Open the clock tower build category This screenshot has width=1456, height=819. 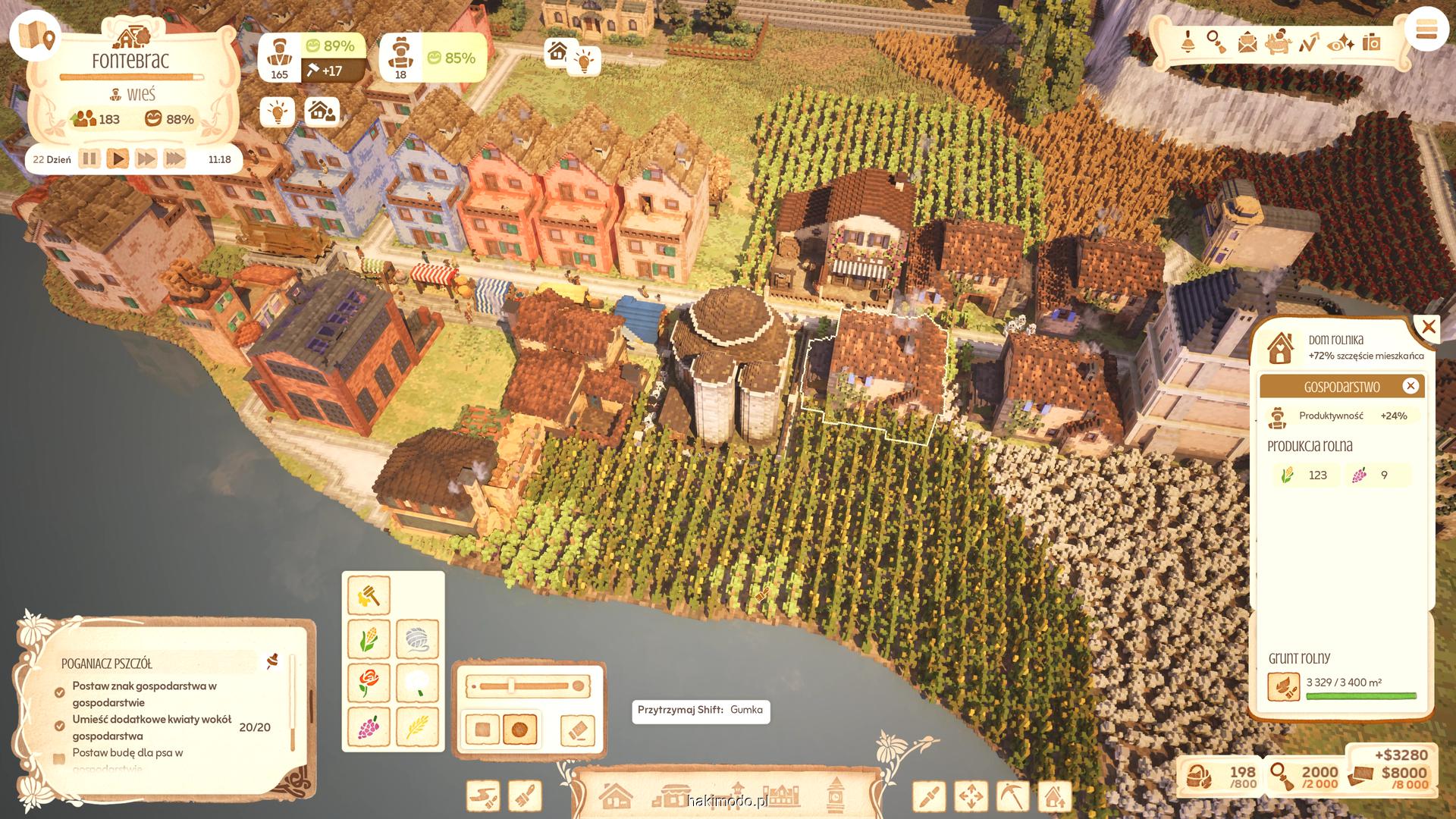point(835,796)
